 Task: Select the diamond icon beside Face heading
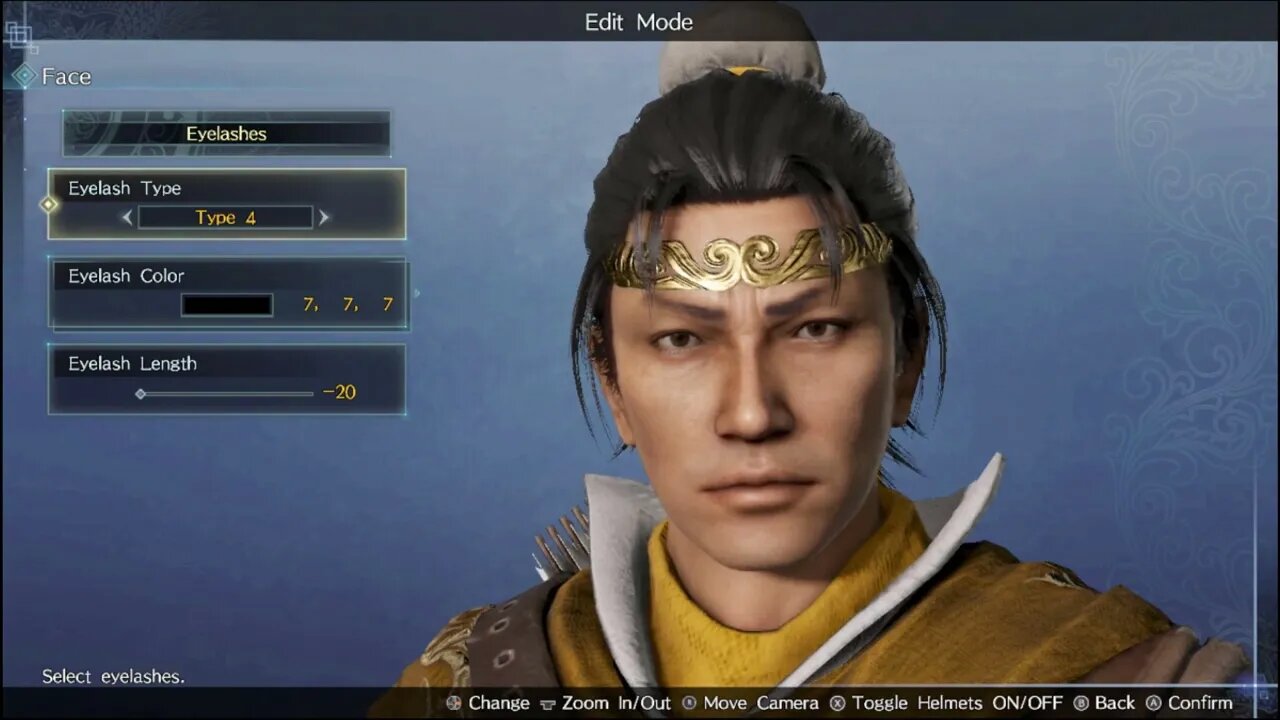(x=24, y=75)
